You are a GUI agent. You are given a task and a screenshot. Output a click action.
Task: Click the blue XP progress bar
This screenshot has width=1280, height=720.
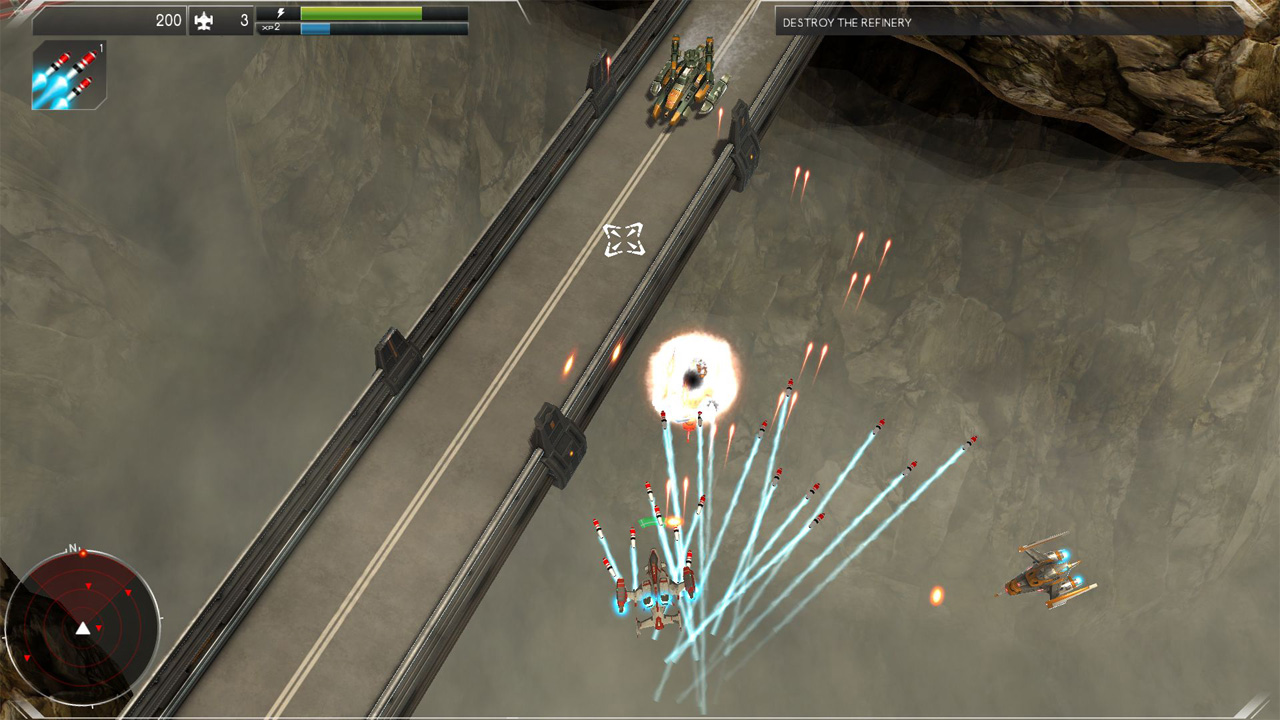click(315, 29)
